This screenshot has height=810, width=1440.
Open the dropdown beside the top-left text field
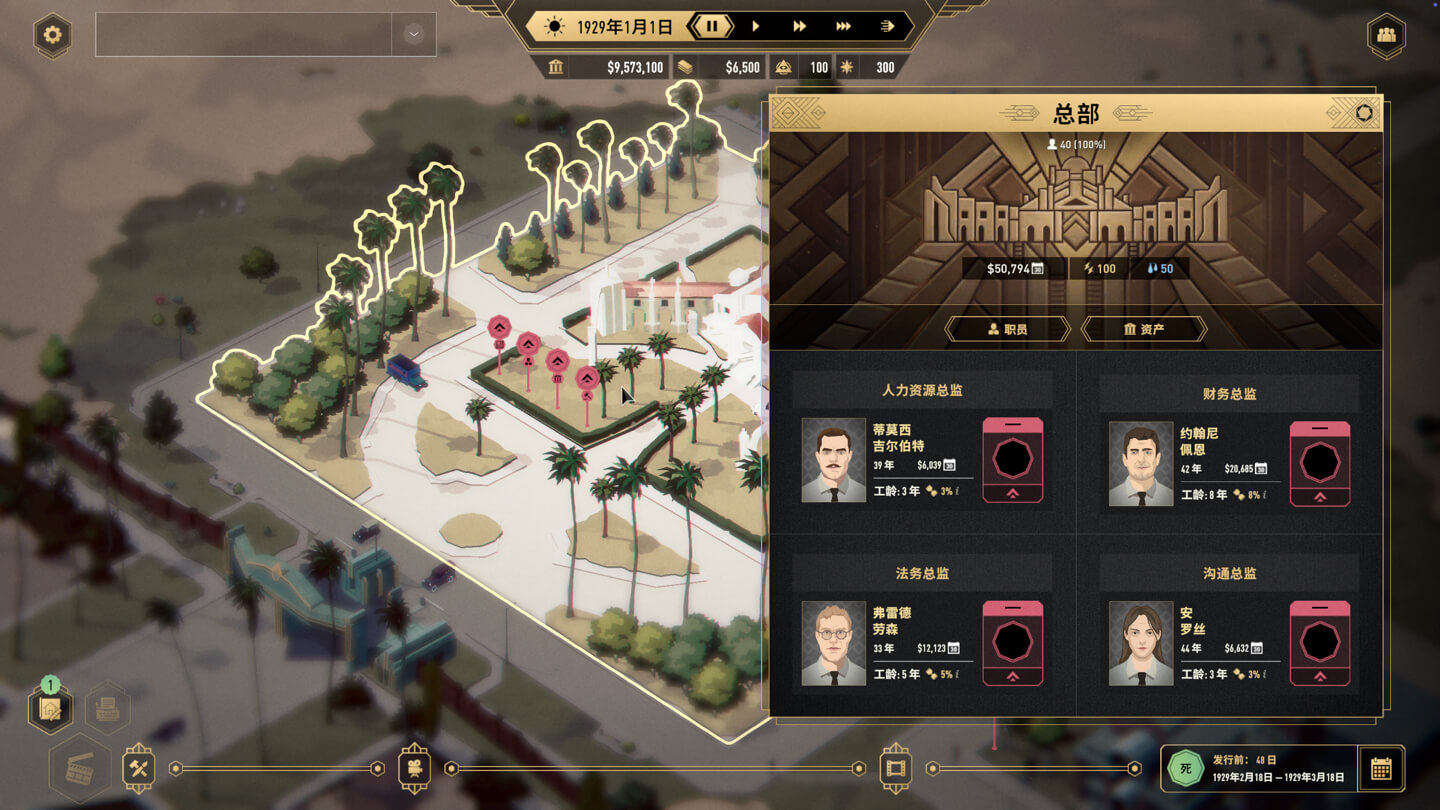(411, 34)
